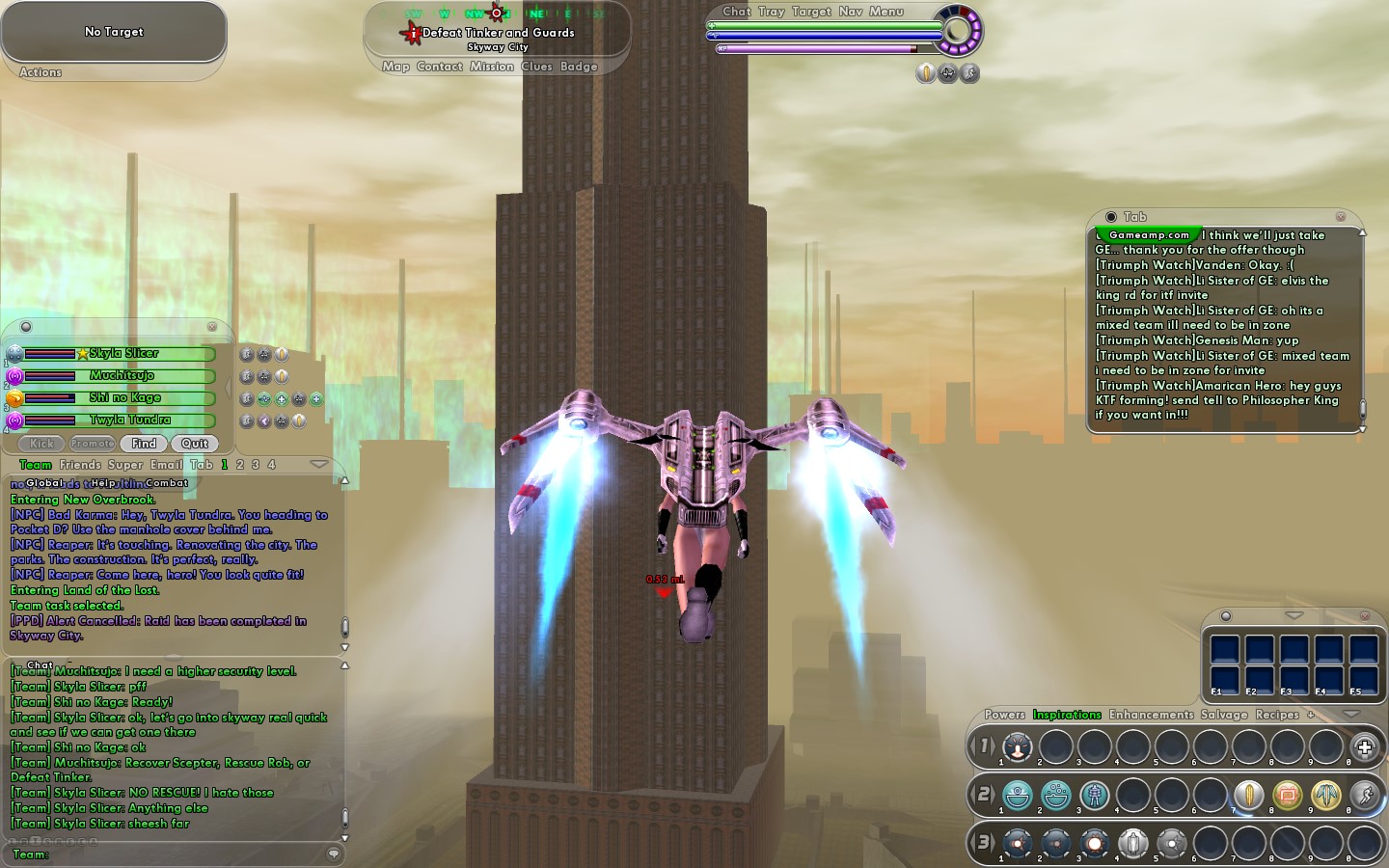
Task: Select teammate Shi no Kage
Action: 125,398
